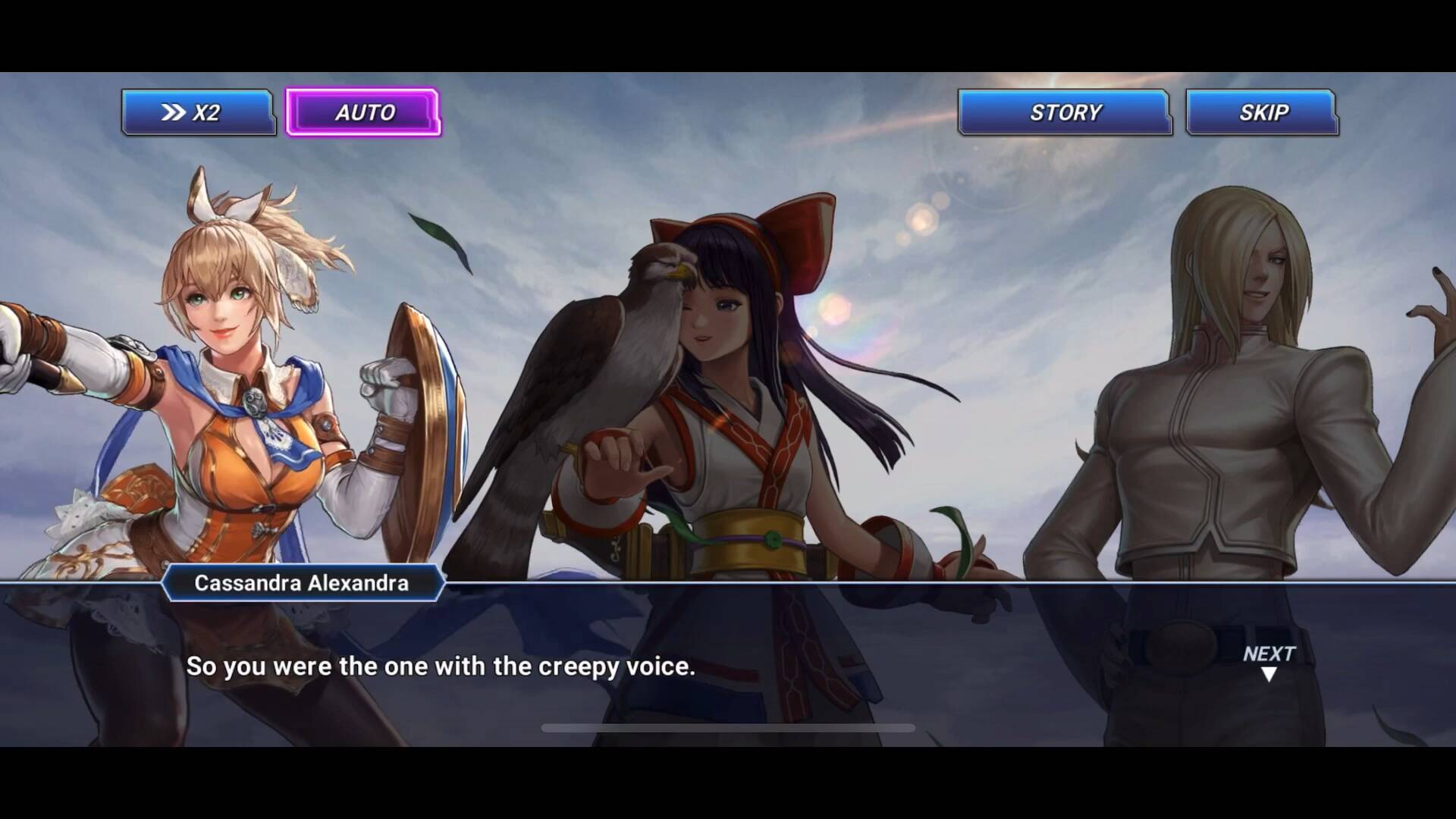Toggle the X2 dialogue speed button
This screenshot has width=1456, height=819.
198,113
